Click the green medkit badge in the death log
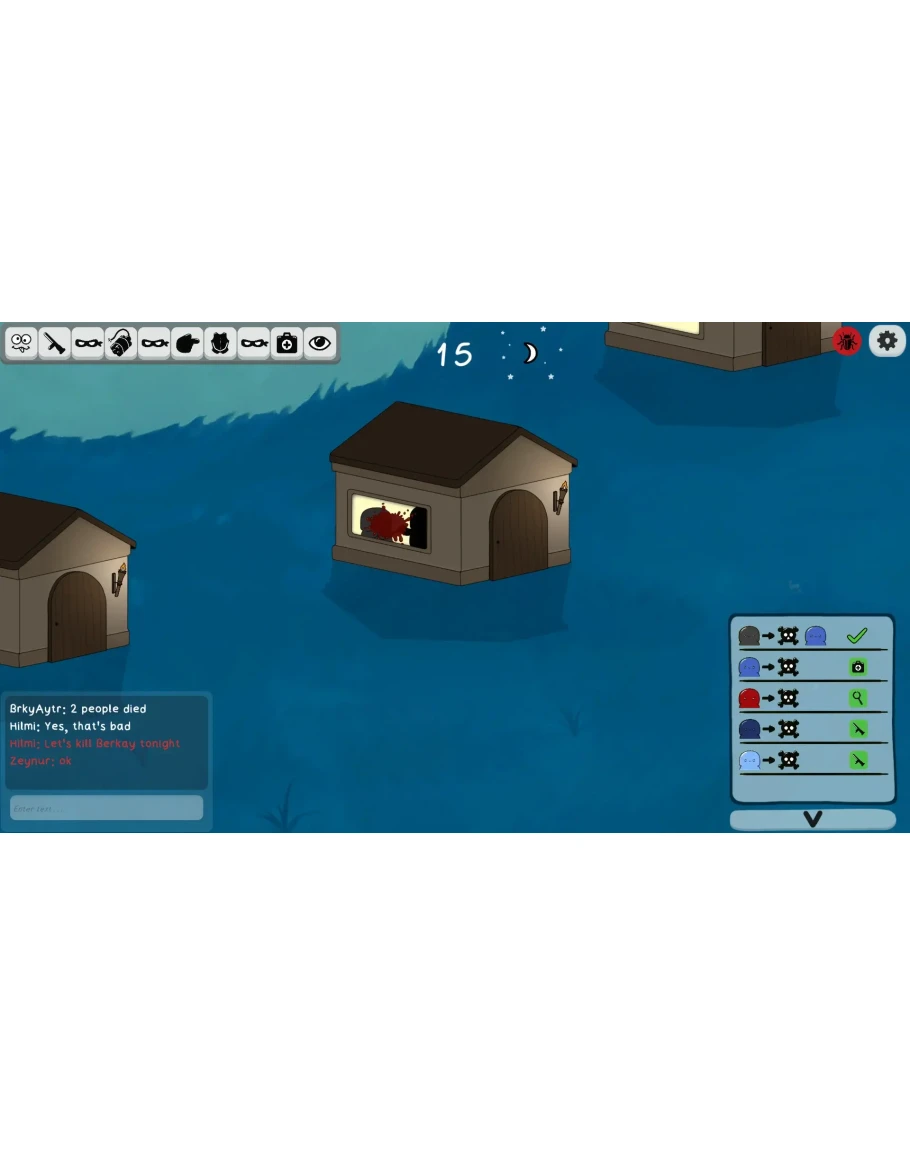The image size is (910, 1155). (x=857, y=667)
